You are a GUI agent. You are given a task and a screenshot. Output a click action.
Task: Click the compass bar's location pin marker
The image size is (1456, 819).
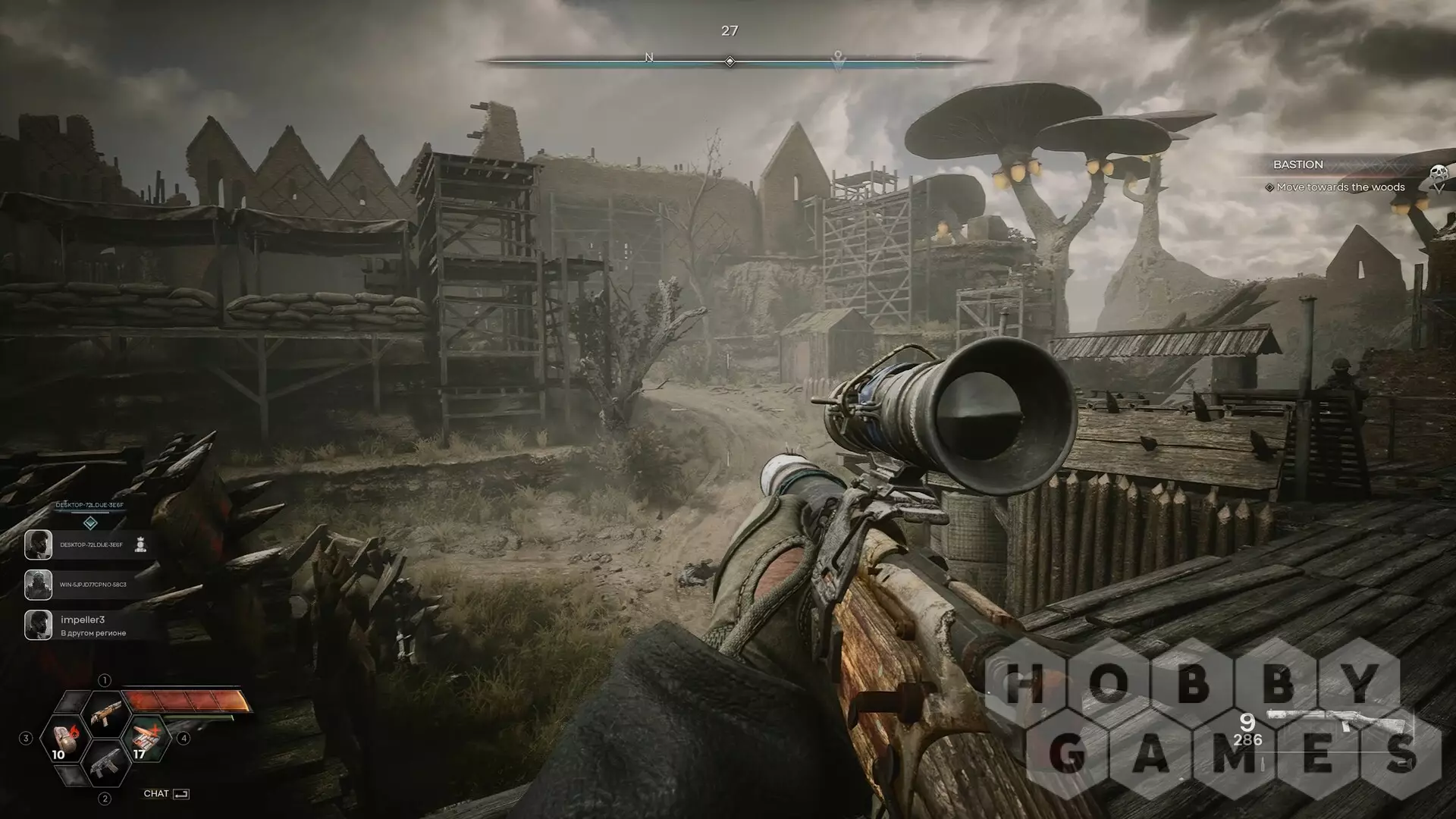tap(838, 57)
